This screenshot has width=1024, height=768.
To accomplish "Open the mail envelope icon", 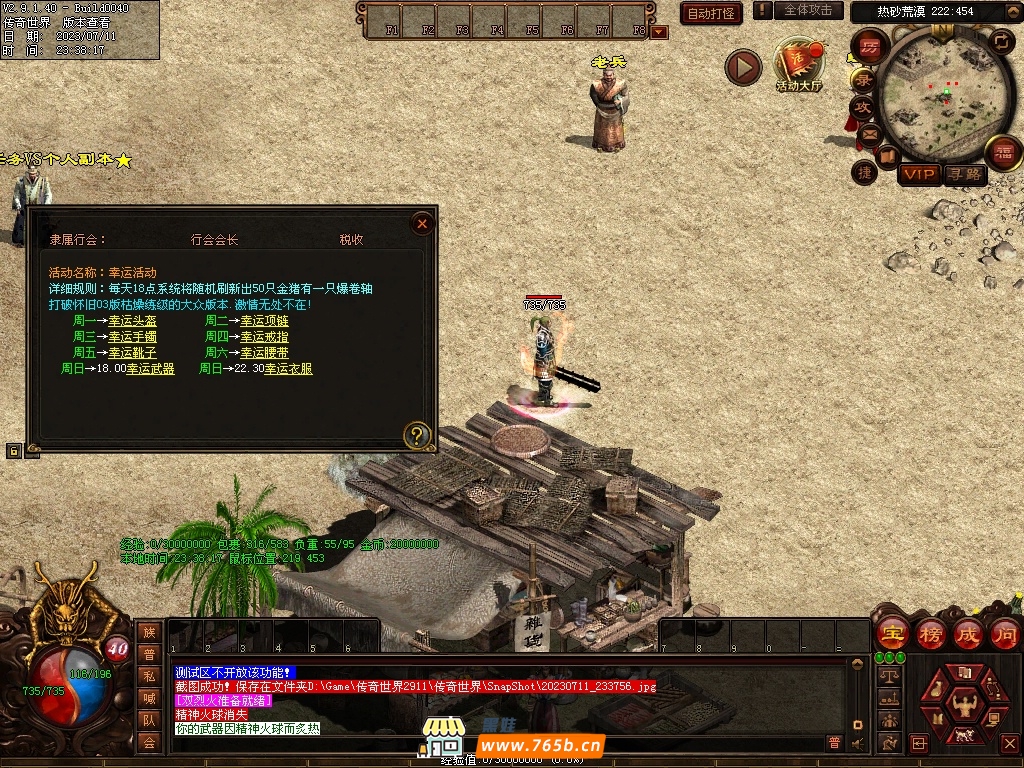I will coord(869,133).
